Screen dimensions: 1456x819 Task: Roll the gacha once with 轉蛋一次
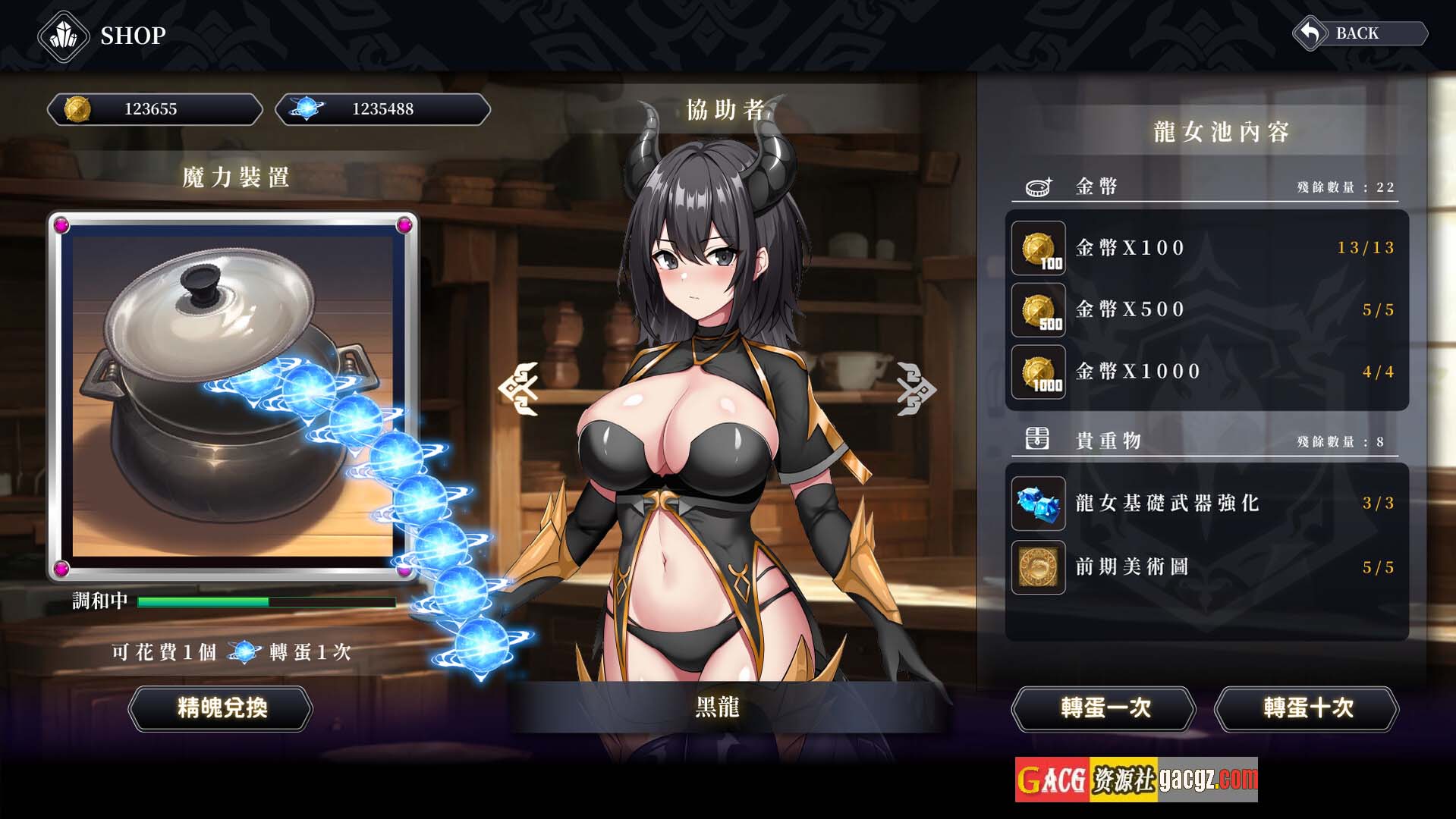(1104, 708)
